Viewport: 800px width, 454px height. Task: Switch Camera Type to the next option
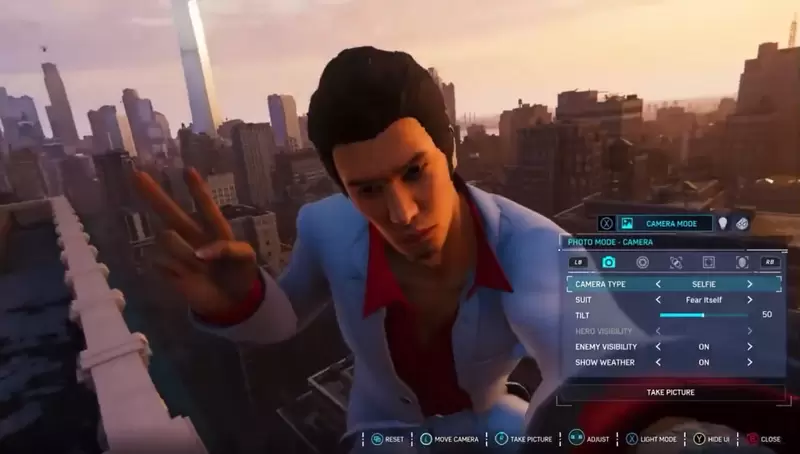tap(749, 284)
